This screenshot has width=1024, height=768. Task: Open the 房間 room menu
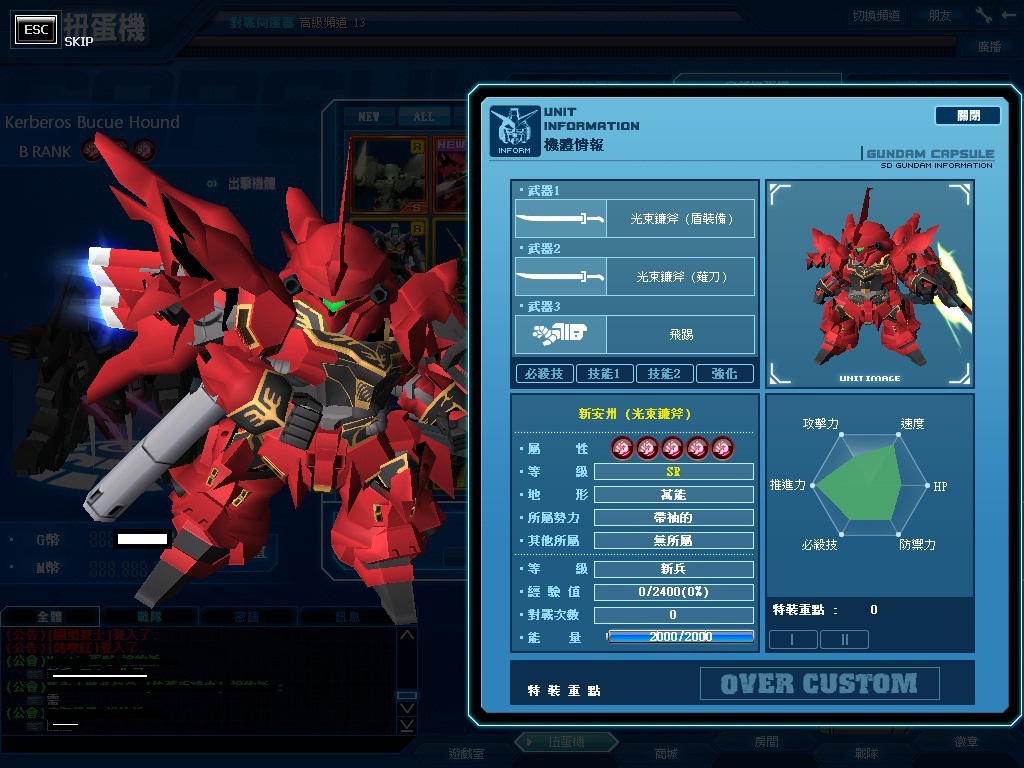[x=766, y=742]
